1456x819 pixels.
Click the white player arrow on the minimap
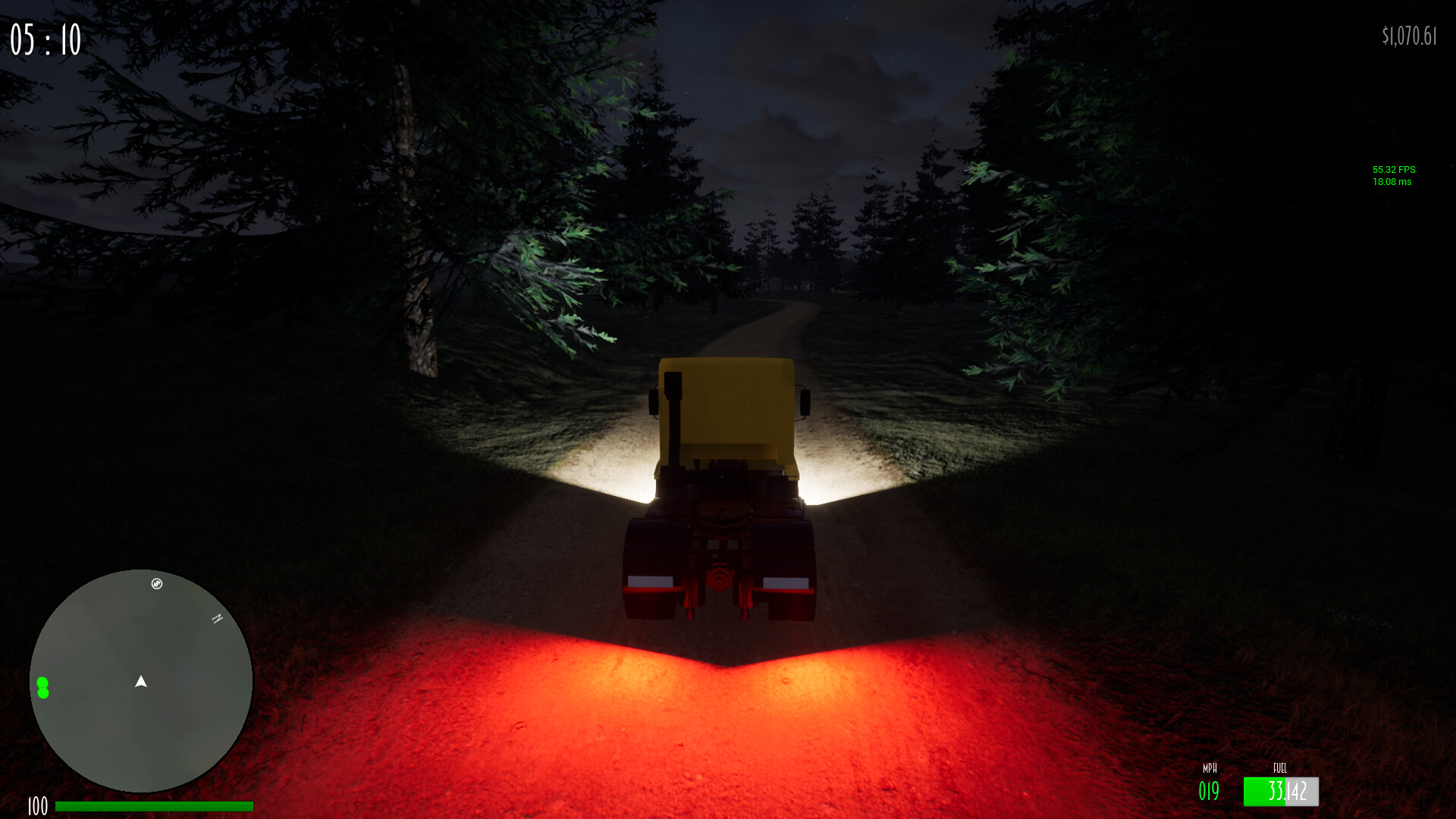click(140, 681)
